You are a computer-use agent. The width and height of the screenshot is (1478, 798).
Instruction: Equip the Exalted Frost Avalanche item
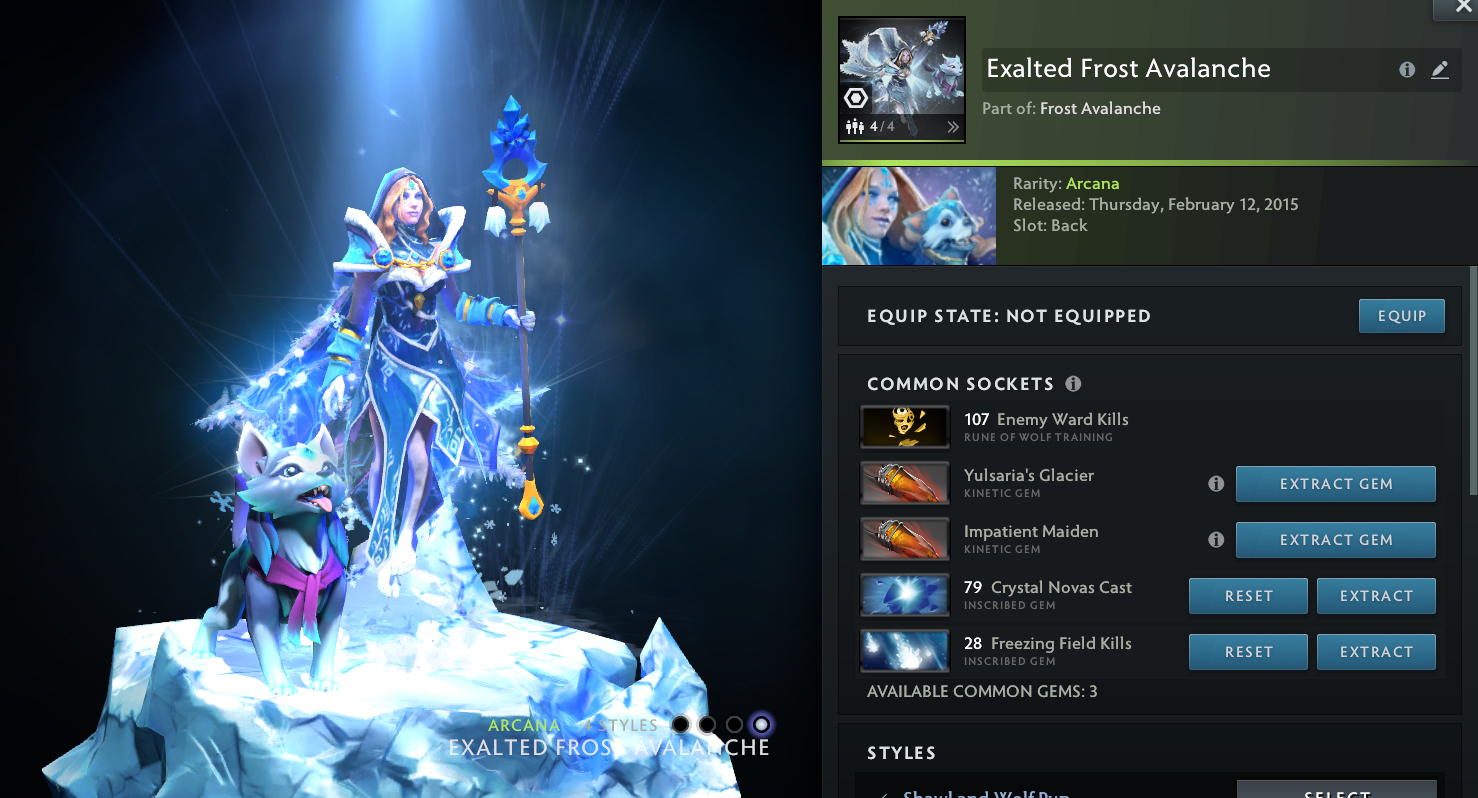click(1401, 316)
